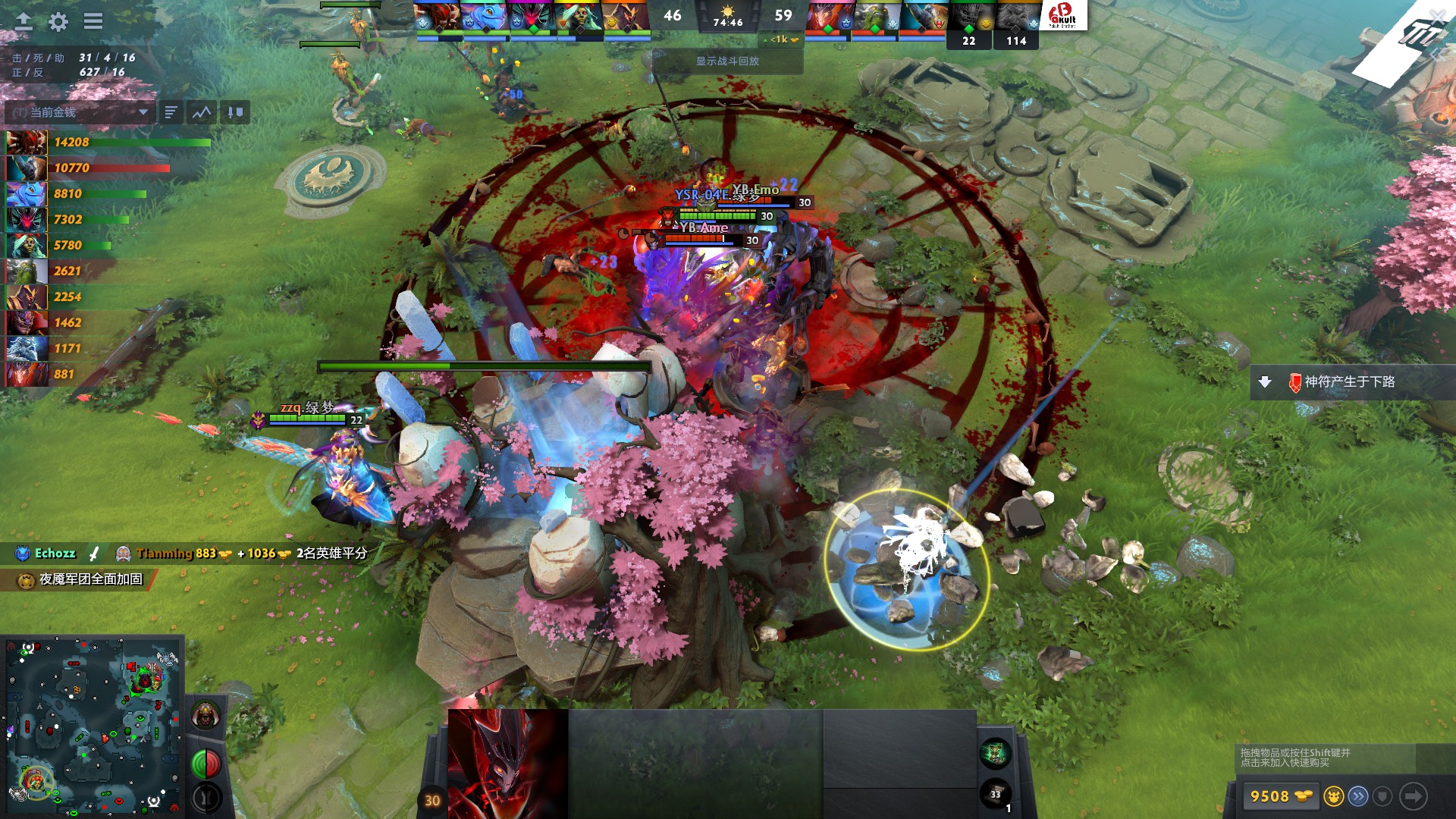Click YB.Ame's health bar

coord(695,237)
